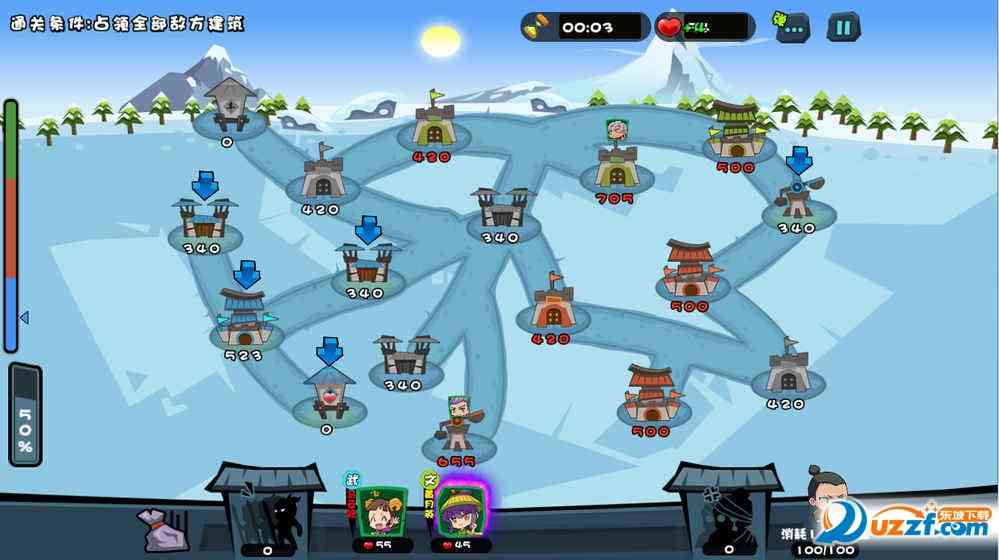Toggle the 50% troop dispatch button
999x560 pixels.
pos(25,415)
